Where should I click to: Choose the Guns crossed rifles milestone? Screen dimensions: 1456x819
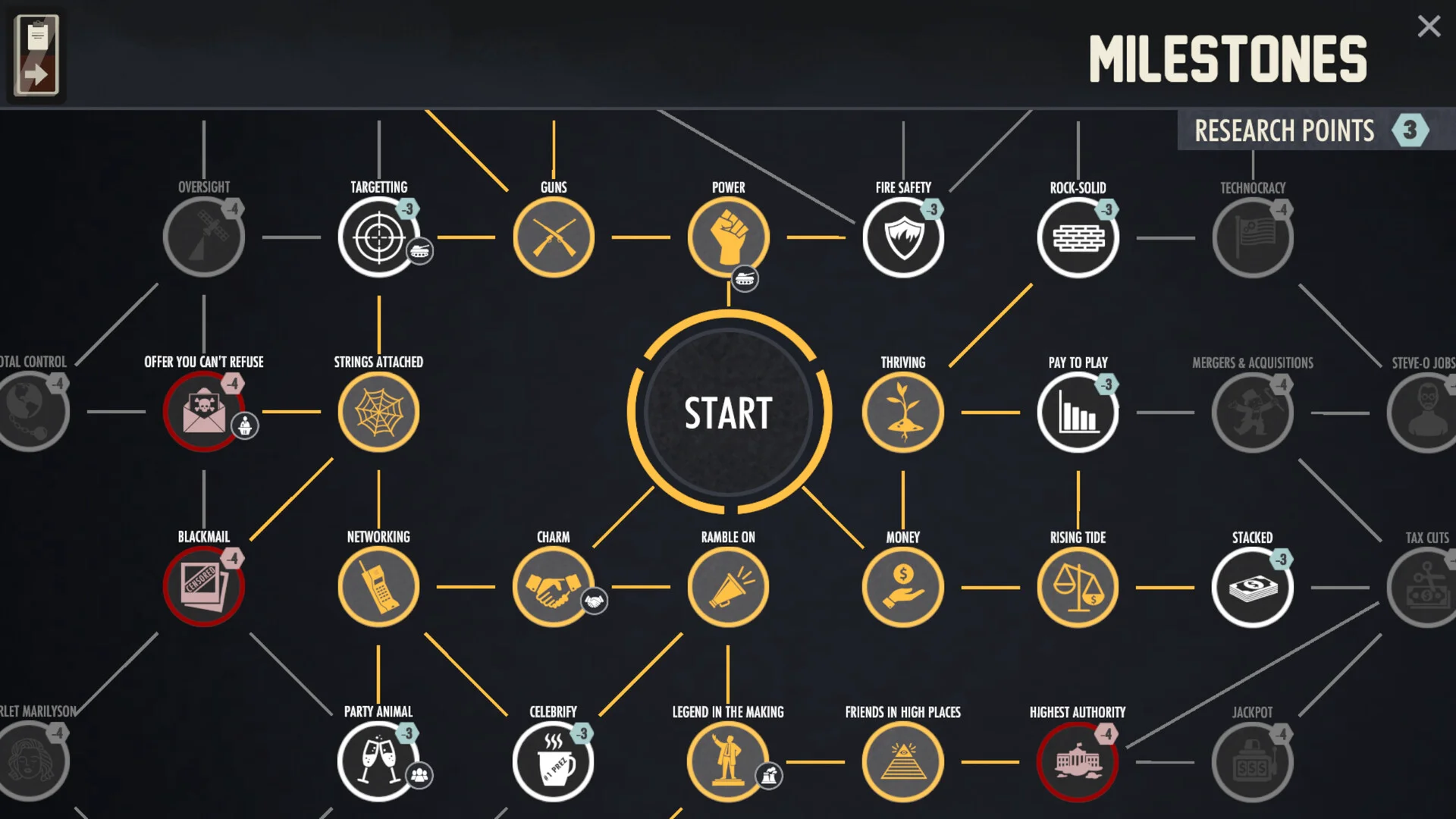point(554,237)
